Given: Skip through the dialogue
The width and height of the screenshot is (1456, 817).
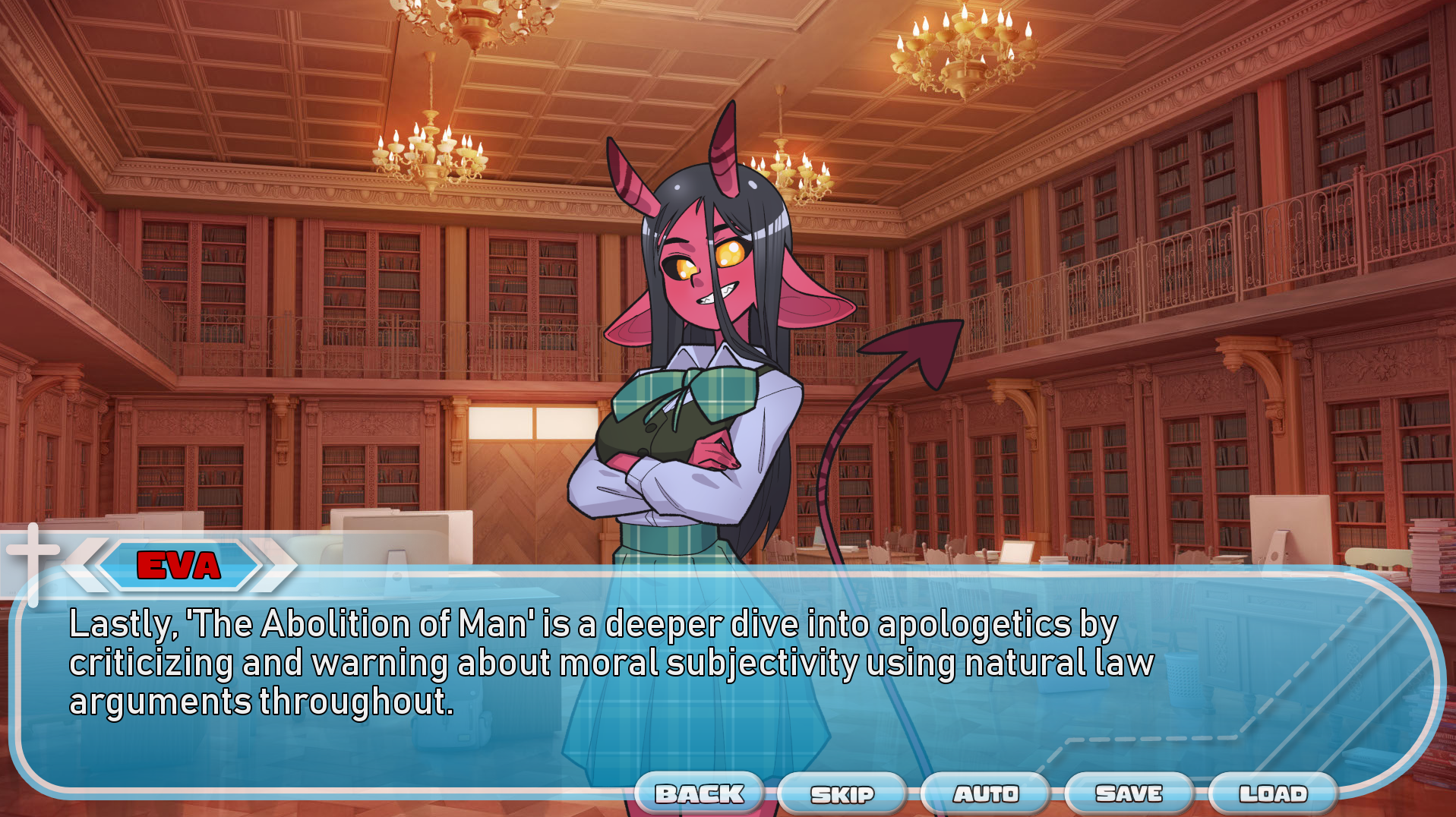Looking at the screenshot, I should [842, 794].
